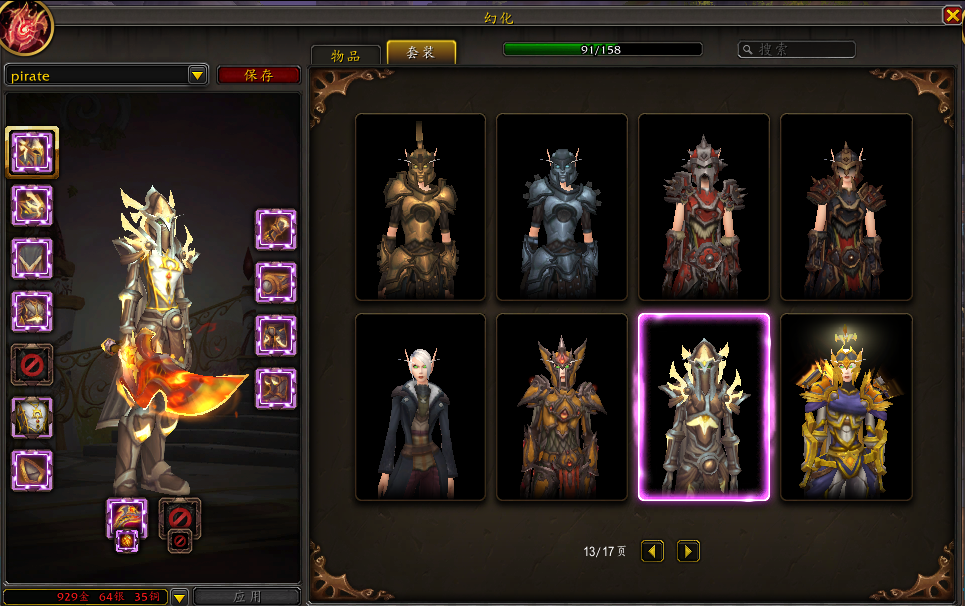Choose the white shield tabard slot
The image size is (965, 606).
[x=31, y=417]
